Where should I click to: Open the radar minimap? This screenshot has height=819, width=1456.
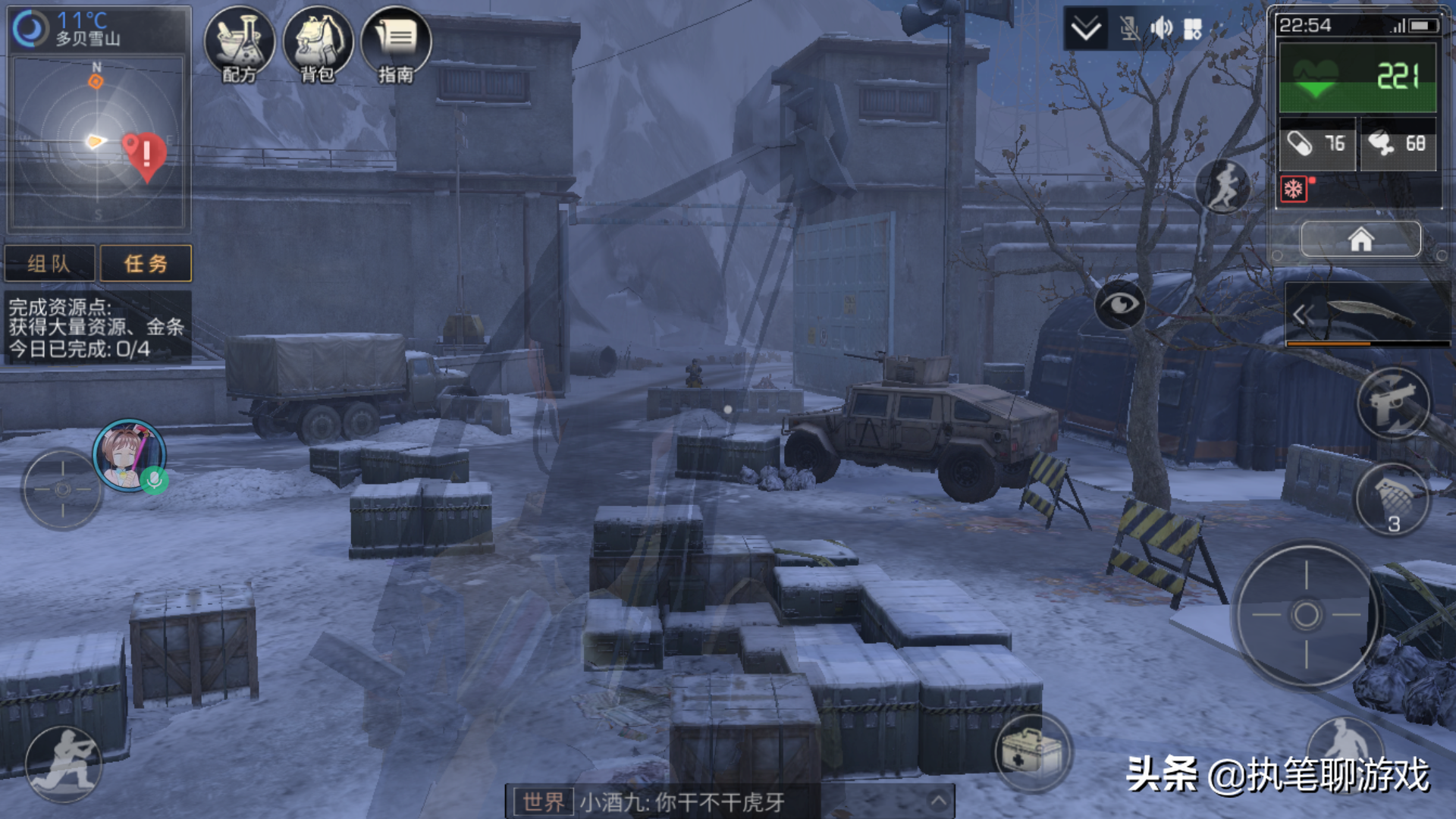(97, 143)
